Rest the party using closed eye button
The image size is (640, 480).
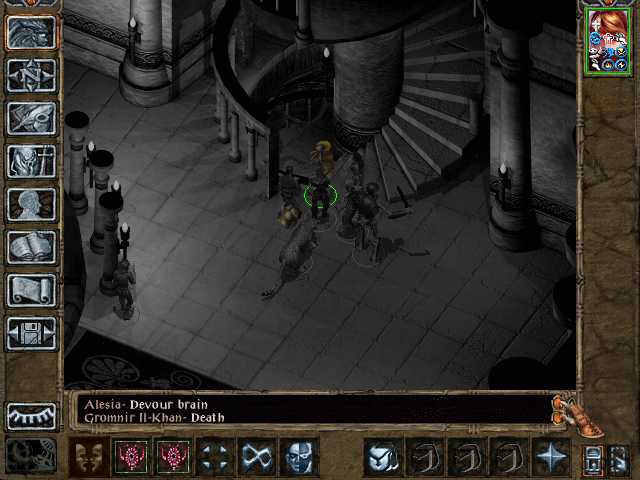(x=31, y=416)
